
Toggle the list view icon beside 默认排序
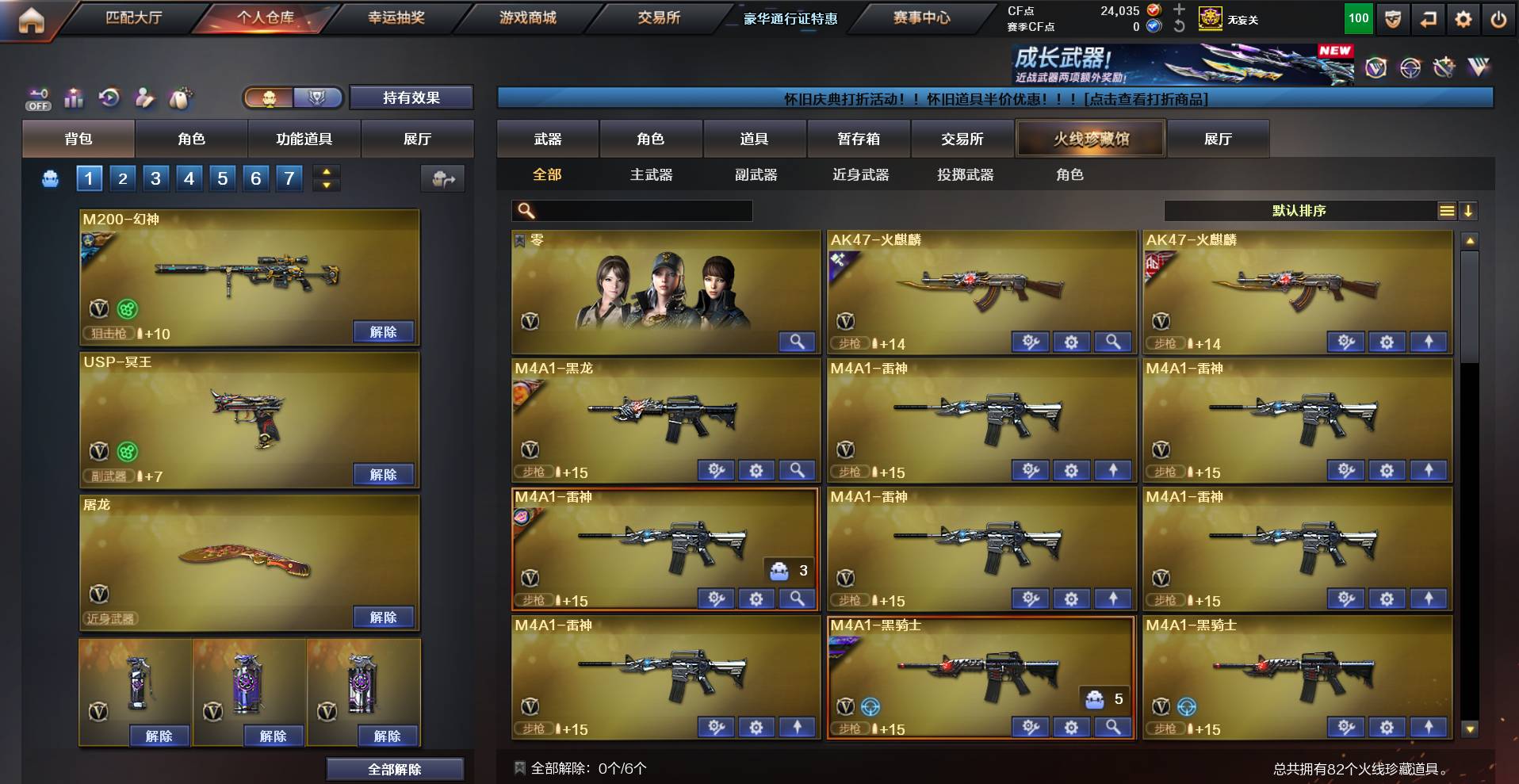tap(1448, 211)
